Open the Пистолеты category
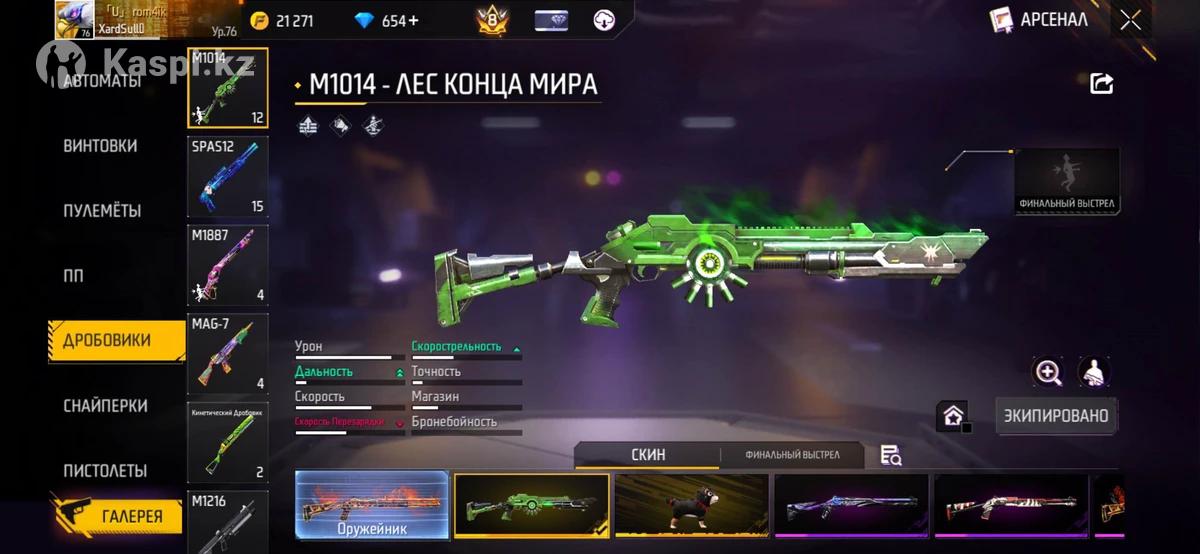Screen dimensions: 1200x554 (x=105, y=470)
